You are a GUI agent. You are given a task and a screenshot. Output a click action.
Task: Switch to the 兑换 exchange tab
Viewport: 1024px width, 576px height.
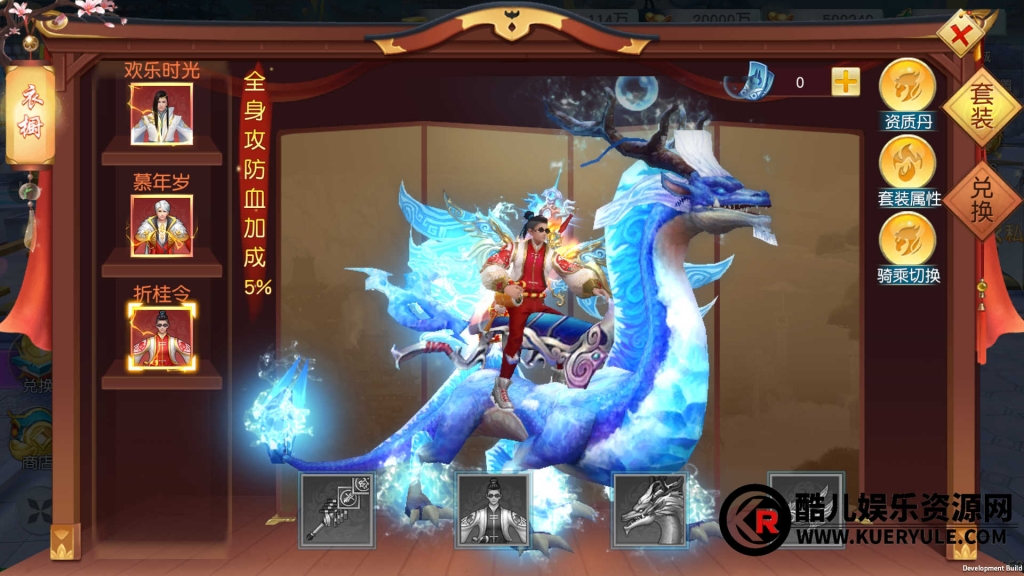pos(981,200)
